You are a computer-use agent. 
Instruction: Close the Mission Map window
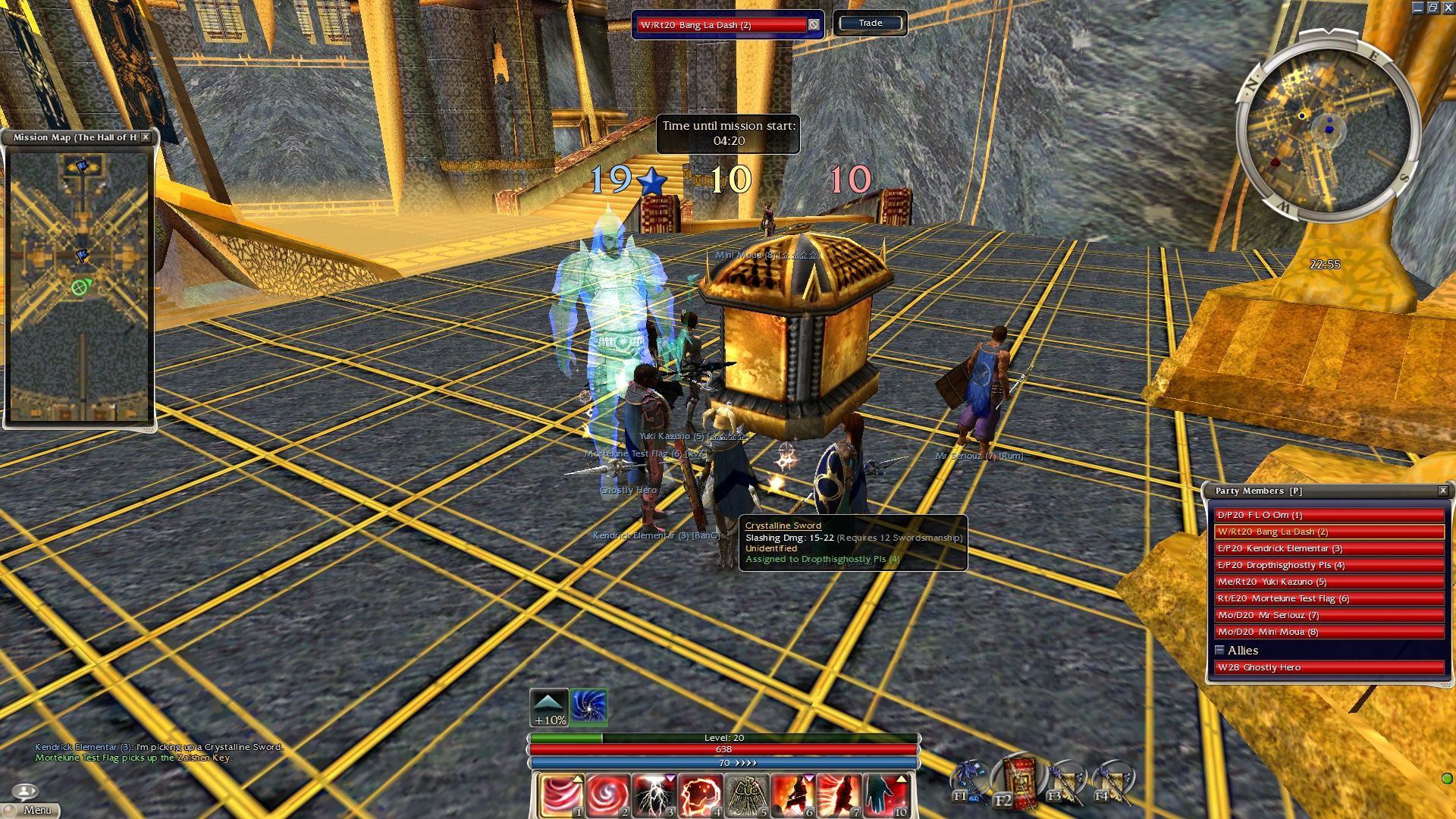pos(146,137)
